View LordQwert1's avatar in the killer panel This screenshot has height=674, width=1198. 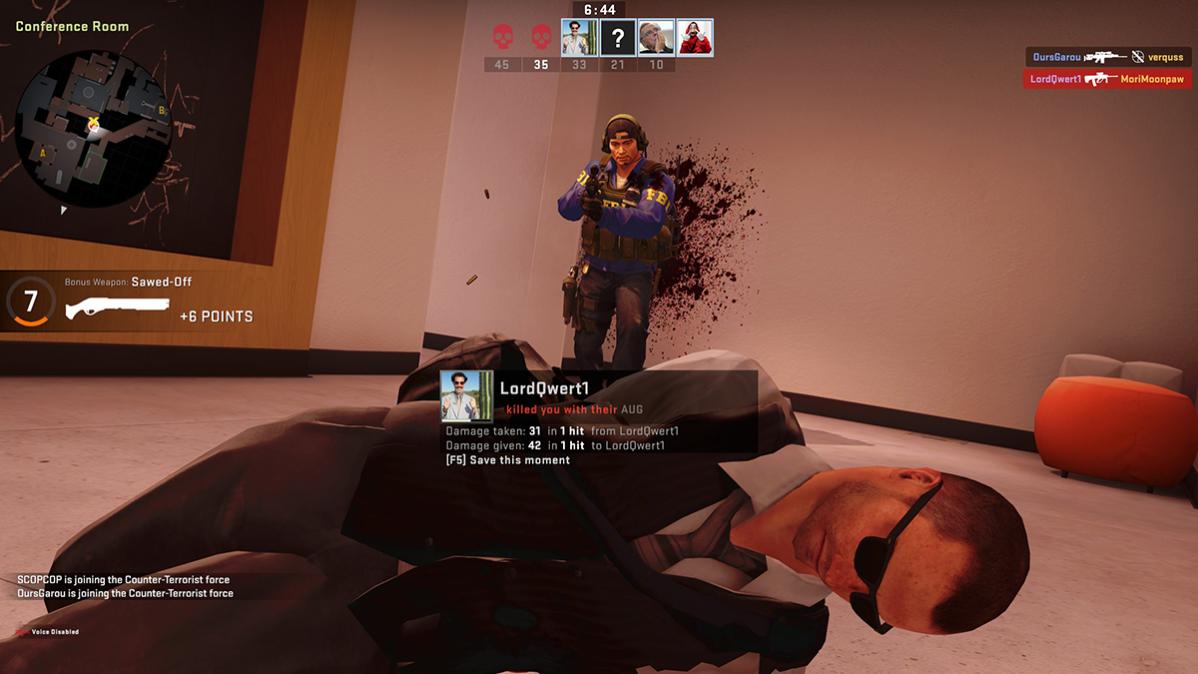[x=467, y=396]
